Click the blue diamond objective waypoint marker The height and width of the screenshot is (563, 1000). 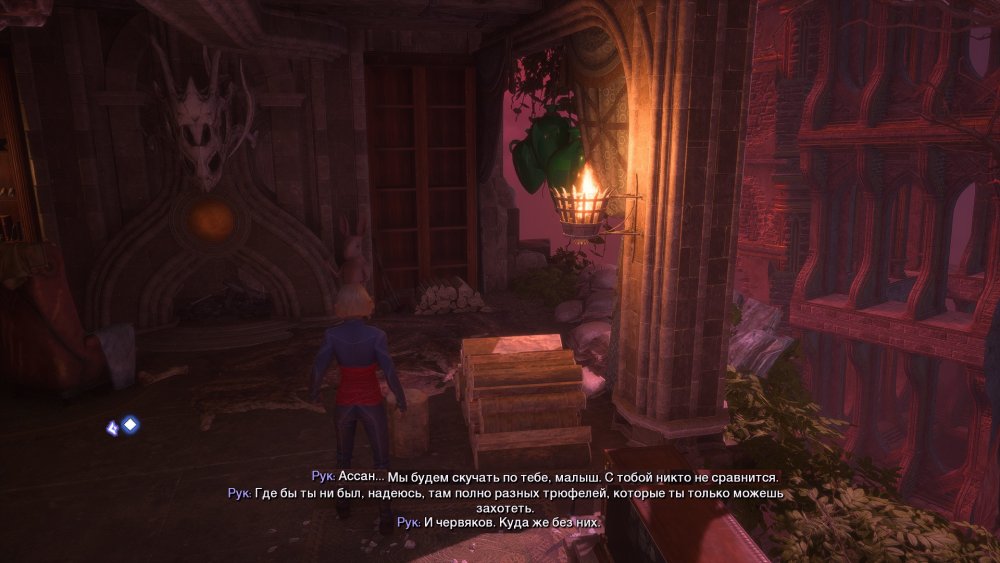130,424
